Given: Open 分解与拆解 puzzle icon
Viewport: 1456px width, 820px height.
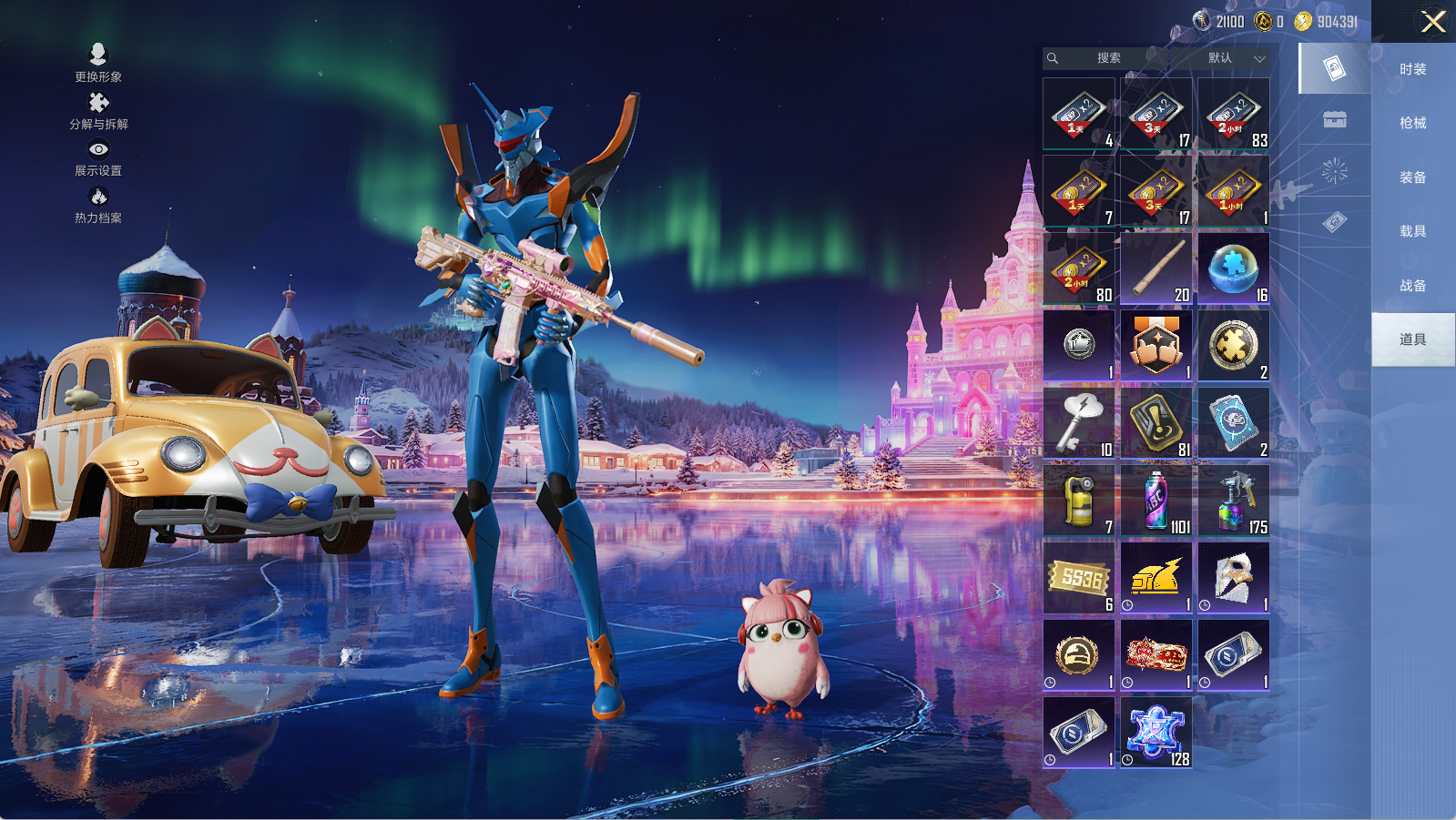Looking at the screenshot, I should pyautogui.click(x=98, y=110).
